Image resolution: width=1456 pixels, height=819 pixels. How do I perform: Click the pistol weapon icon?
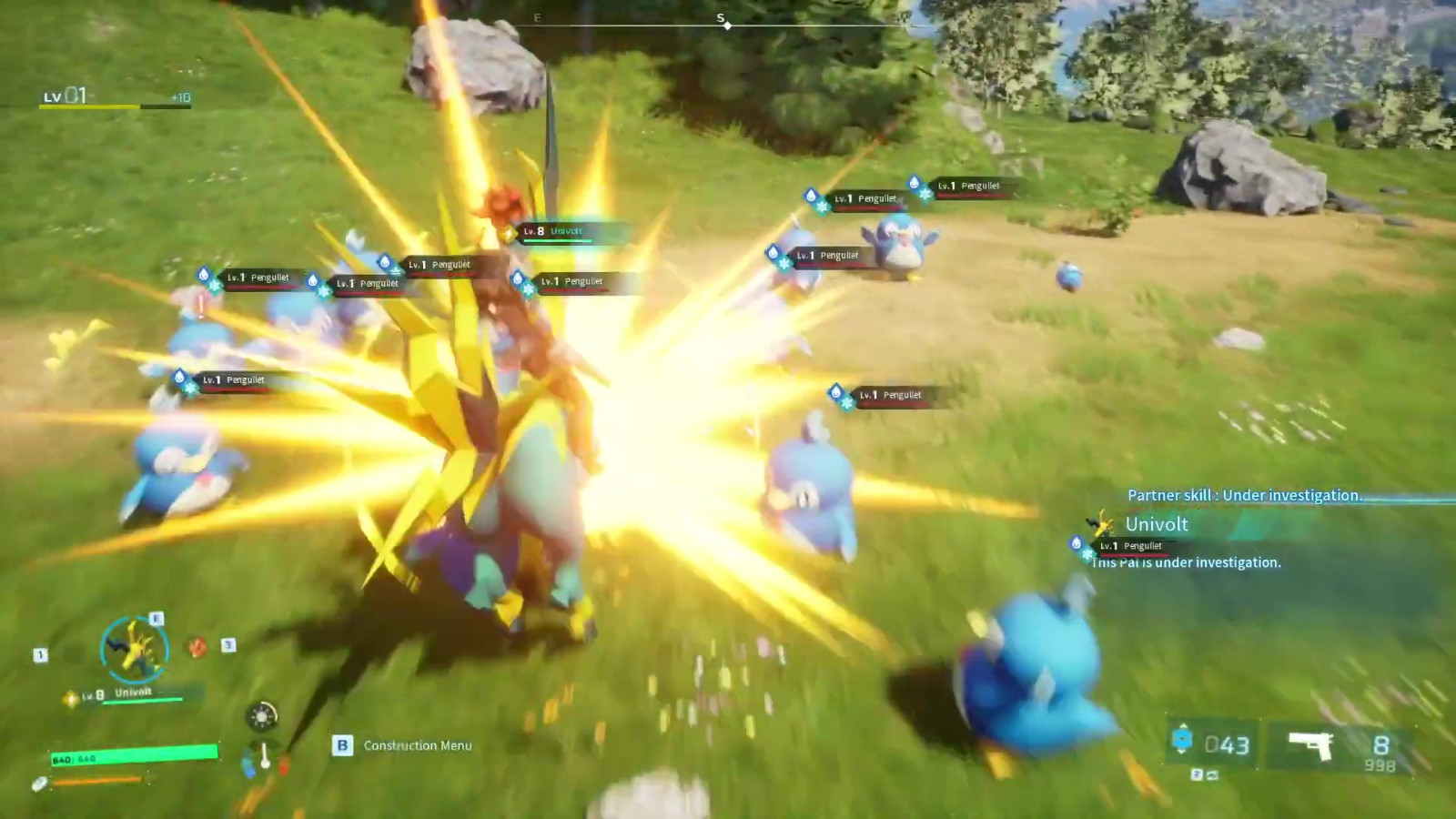tap(1310, 745)
